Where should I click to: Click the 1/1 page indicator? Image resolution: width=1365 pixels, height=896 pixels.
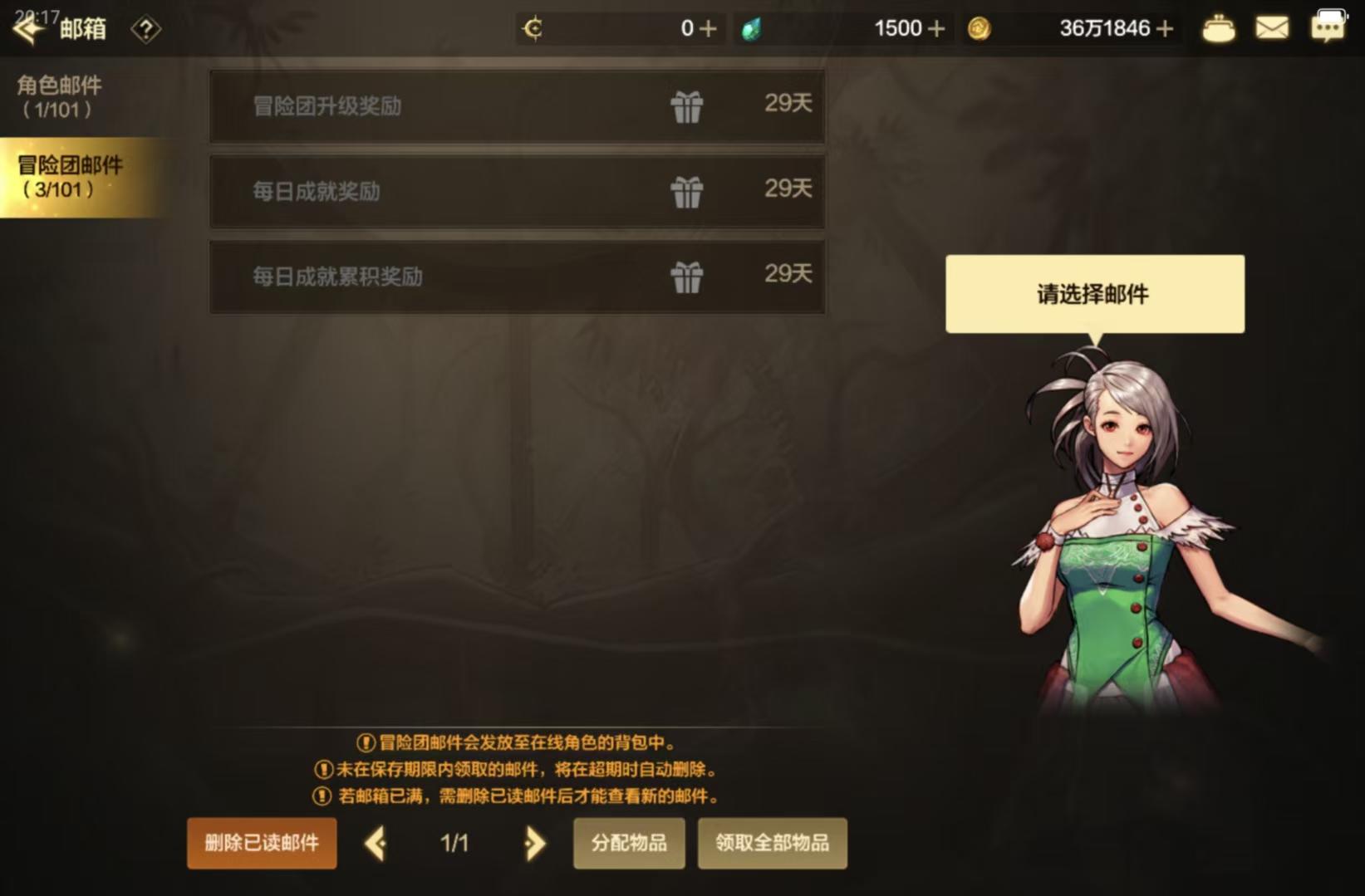tap(453, 843)
